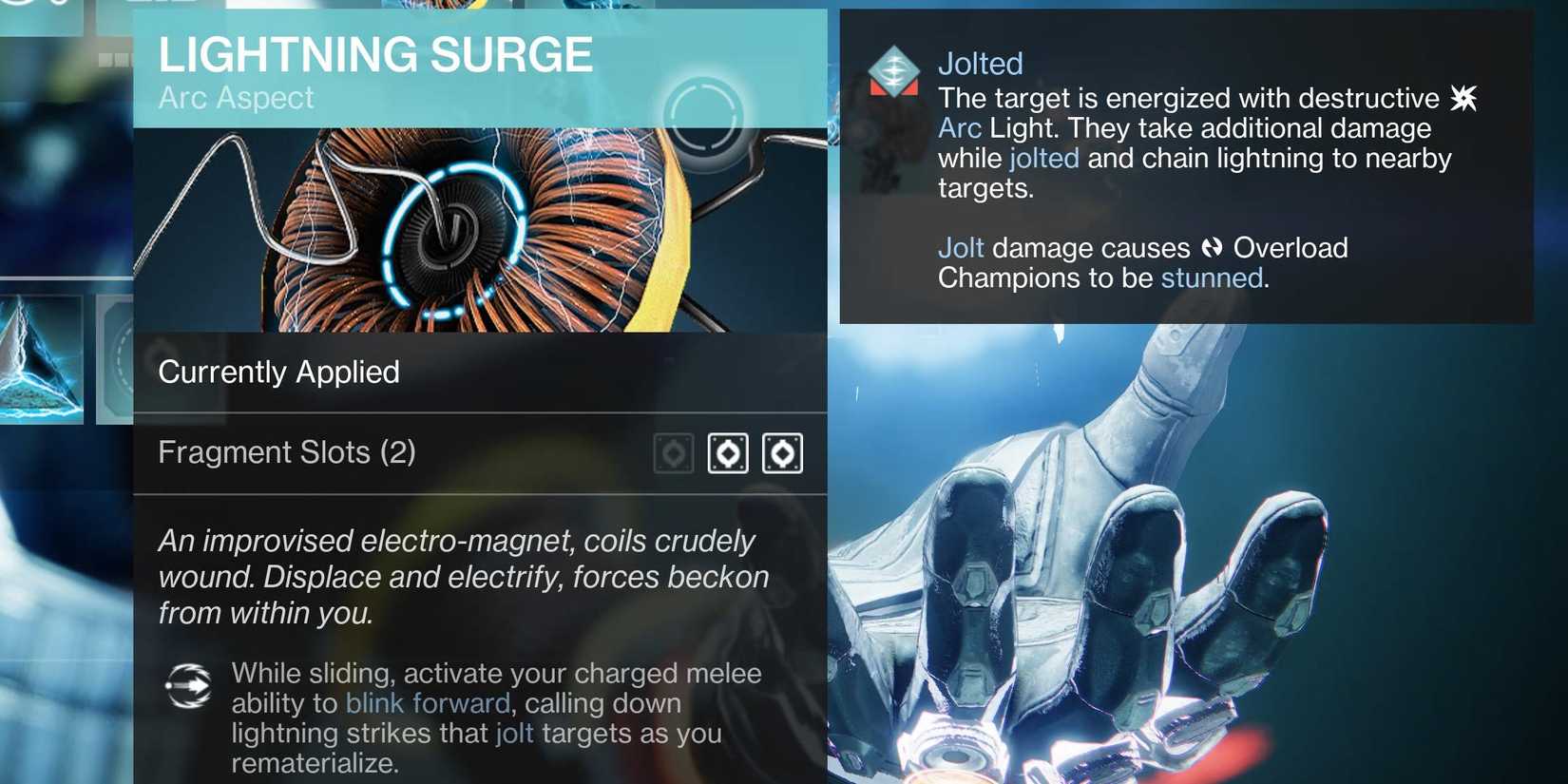This screenshot has height=784, width=1568.
Task: Switch to the Currently Applied tab
Action: tap(278, 372)
